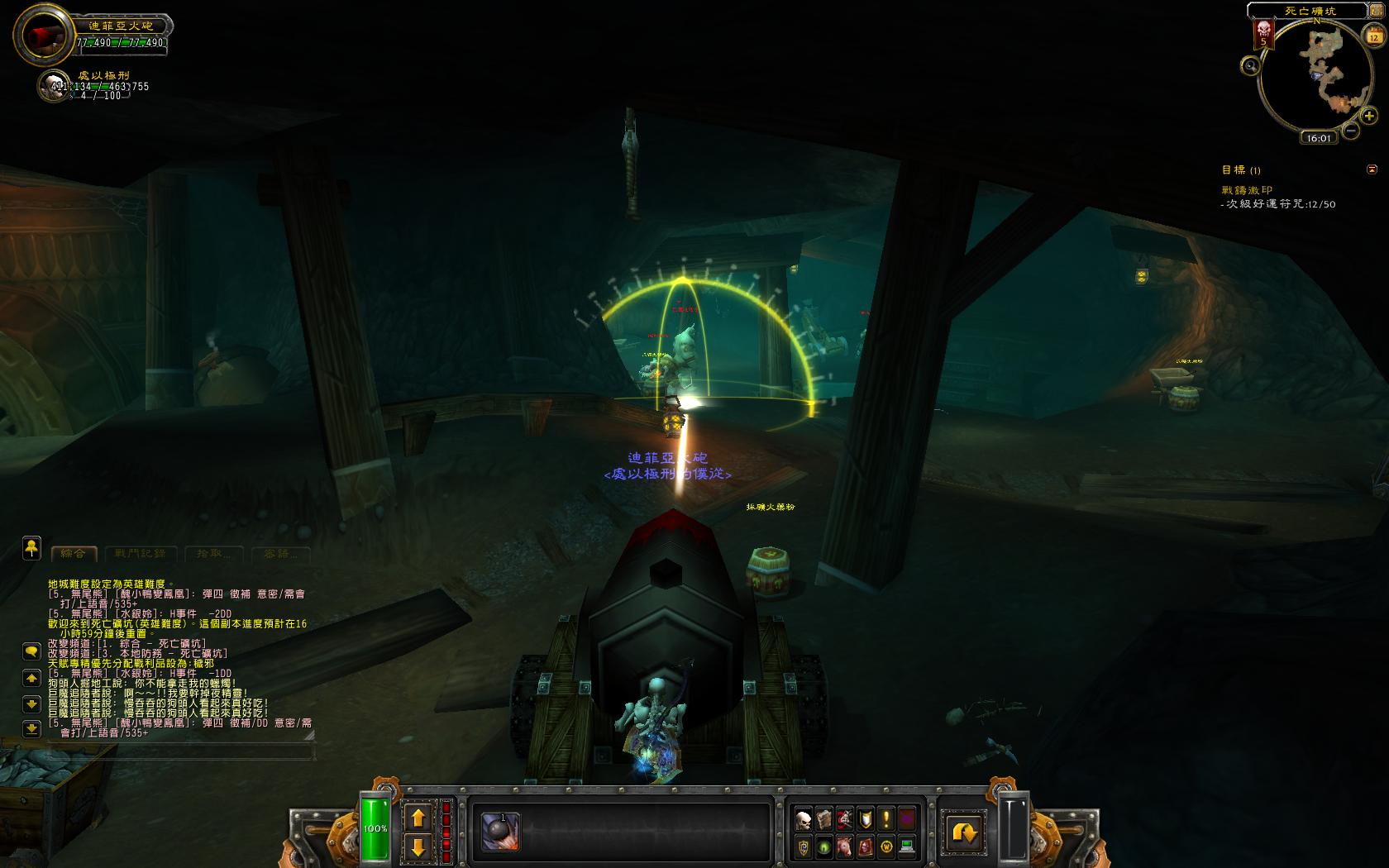Open the game menu computer icon
The width and height of the screenshot is (1389, 868).
(907, 847)
